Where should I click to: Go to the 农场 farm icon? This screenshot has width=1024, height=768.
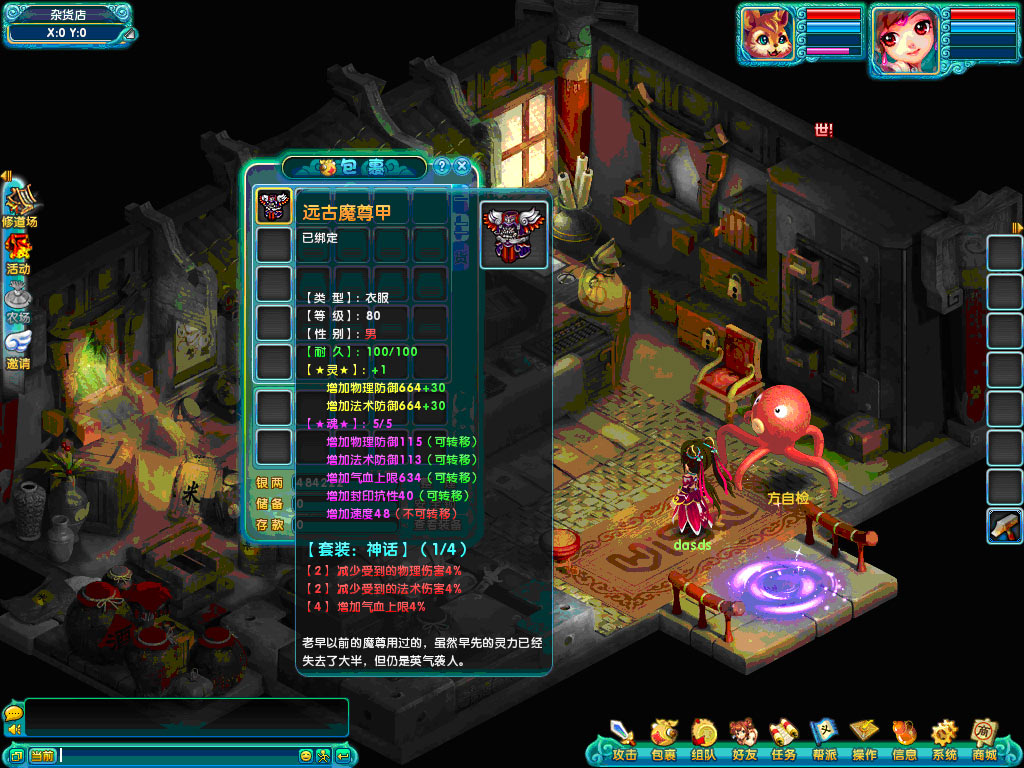[18, 301]
